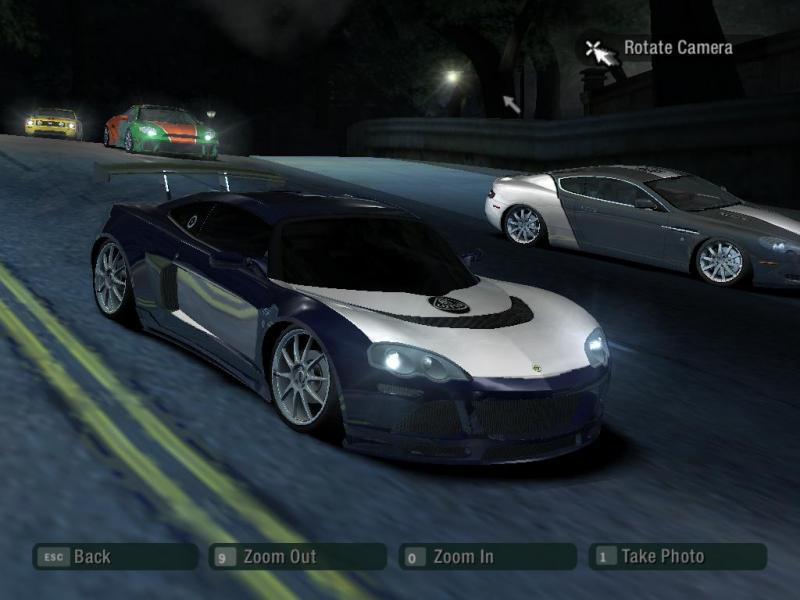Viewport: 800px width, 600px height.
Task: Go back using the Back button
Action: coord(114,557)
